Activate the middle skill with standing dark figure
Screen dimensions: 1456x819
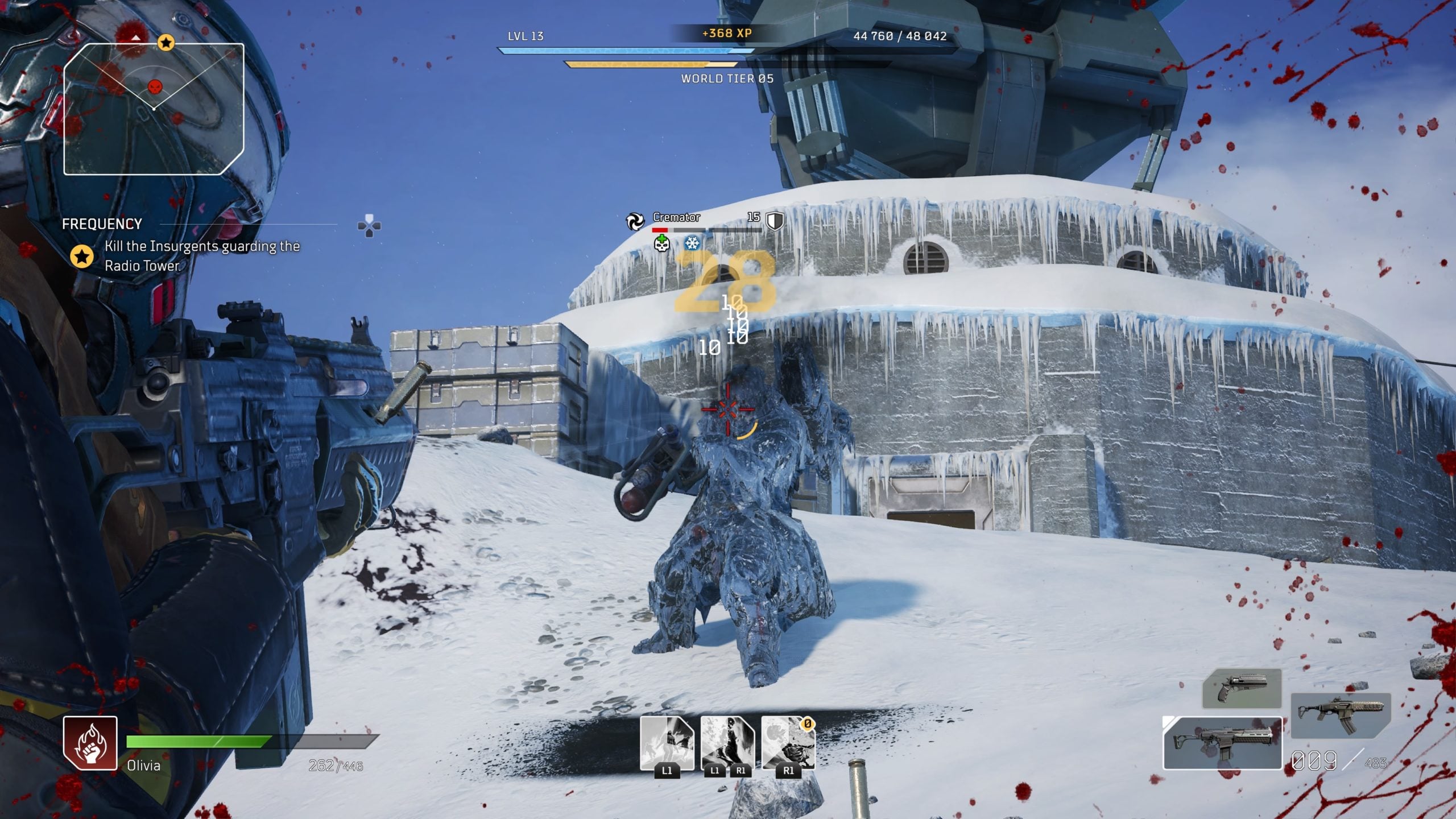(x=727, y=743)
